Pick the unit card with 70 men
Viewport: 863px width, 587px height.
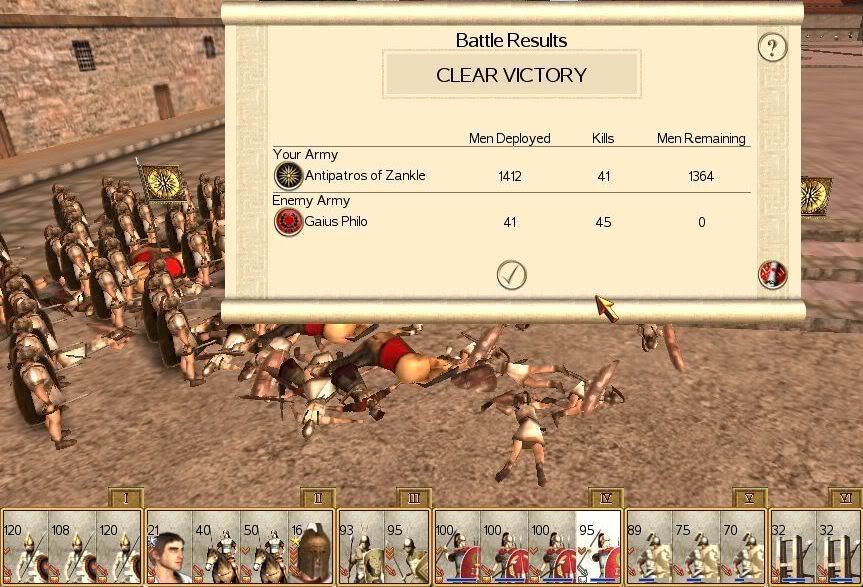click(744, 548)
